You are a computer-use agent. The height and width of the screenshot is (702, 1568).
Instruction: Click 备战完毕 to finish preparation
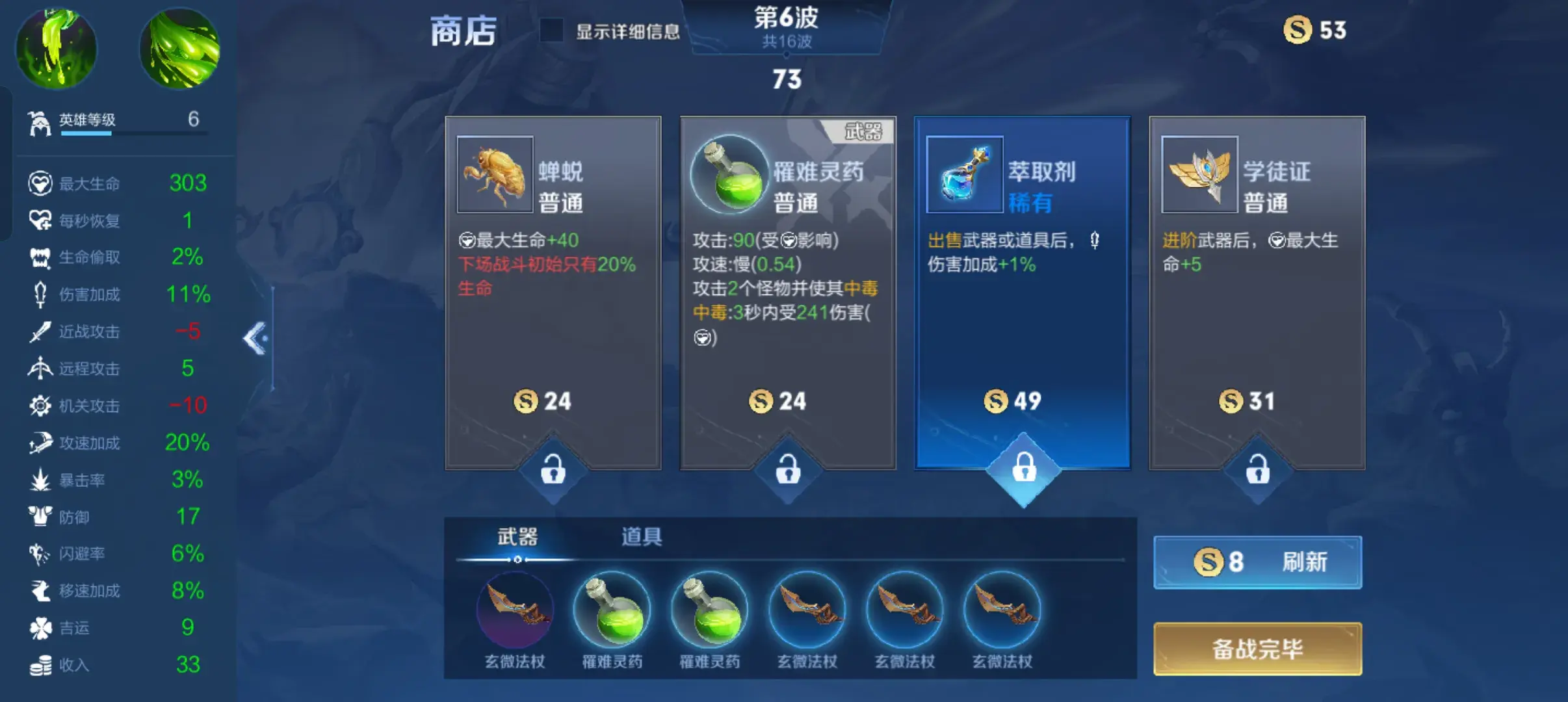pos(1257,649)
